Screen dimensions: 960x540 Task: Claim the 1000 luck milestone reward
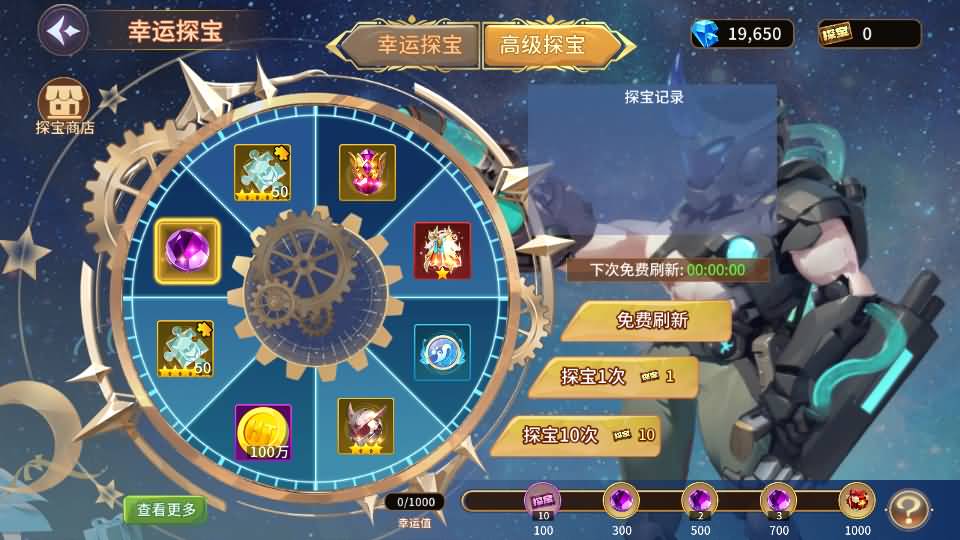click(857, 500)
